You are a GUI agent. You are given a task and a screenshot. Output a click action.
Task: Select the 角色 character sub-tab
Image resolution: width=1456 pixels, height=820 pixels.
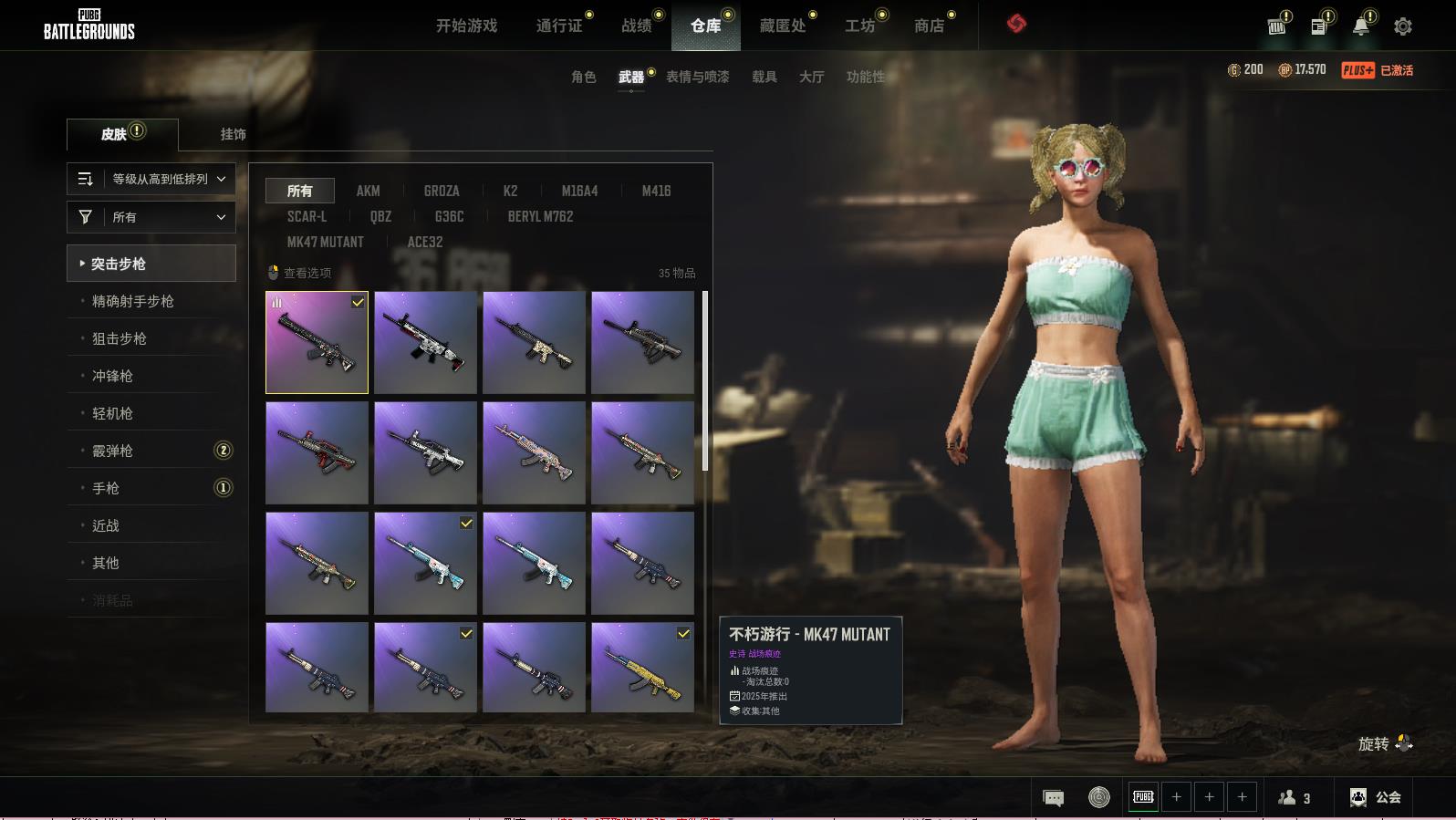[x=583, y=77]
